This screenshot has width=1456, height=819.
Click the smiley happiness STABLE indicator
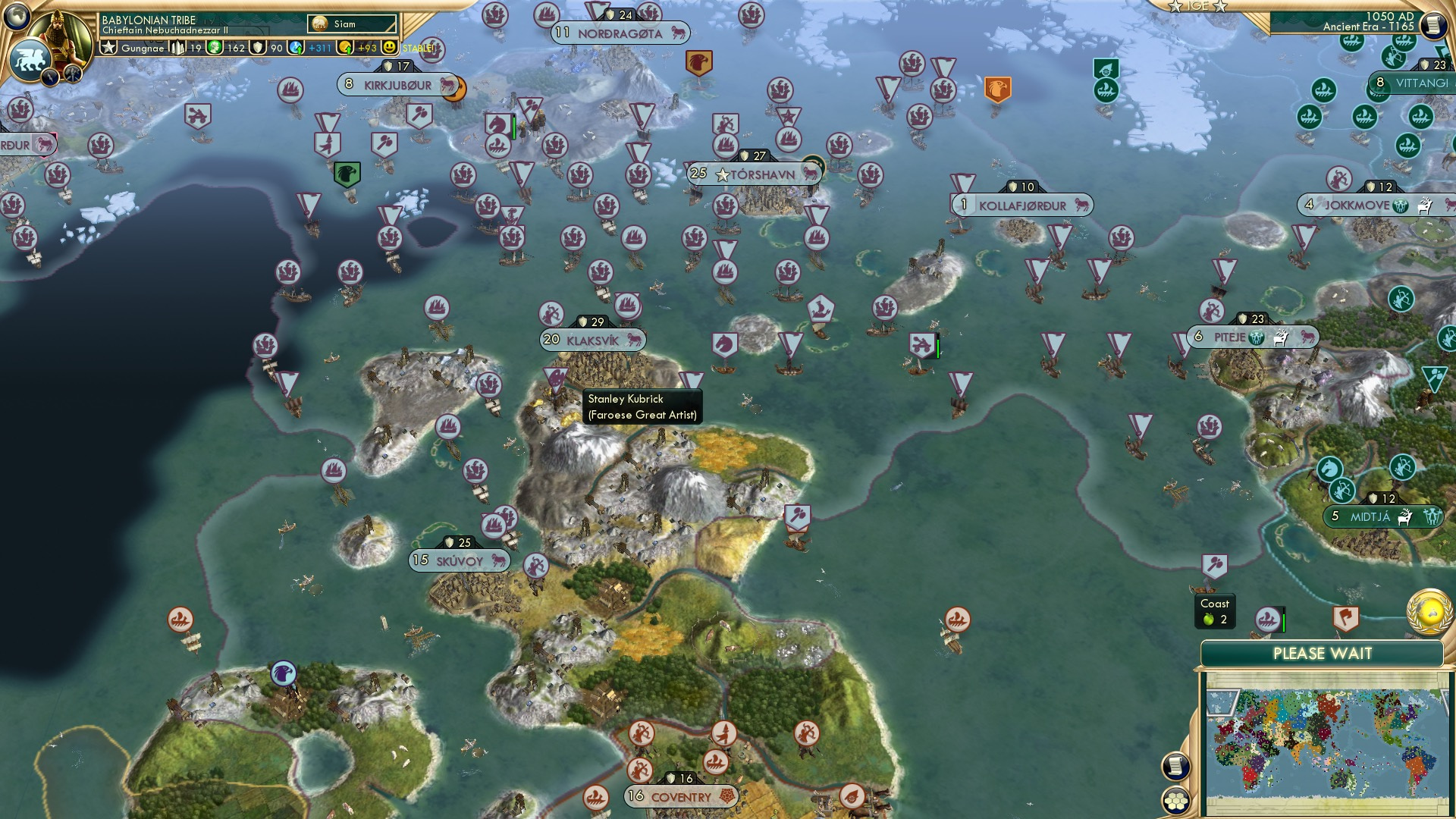coord(389,47)
